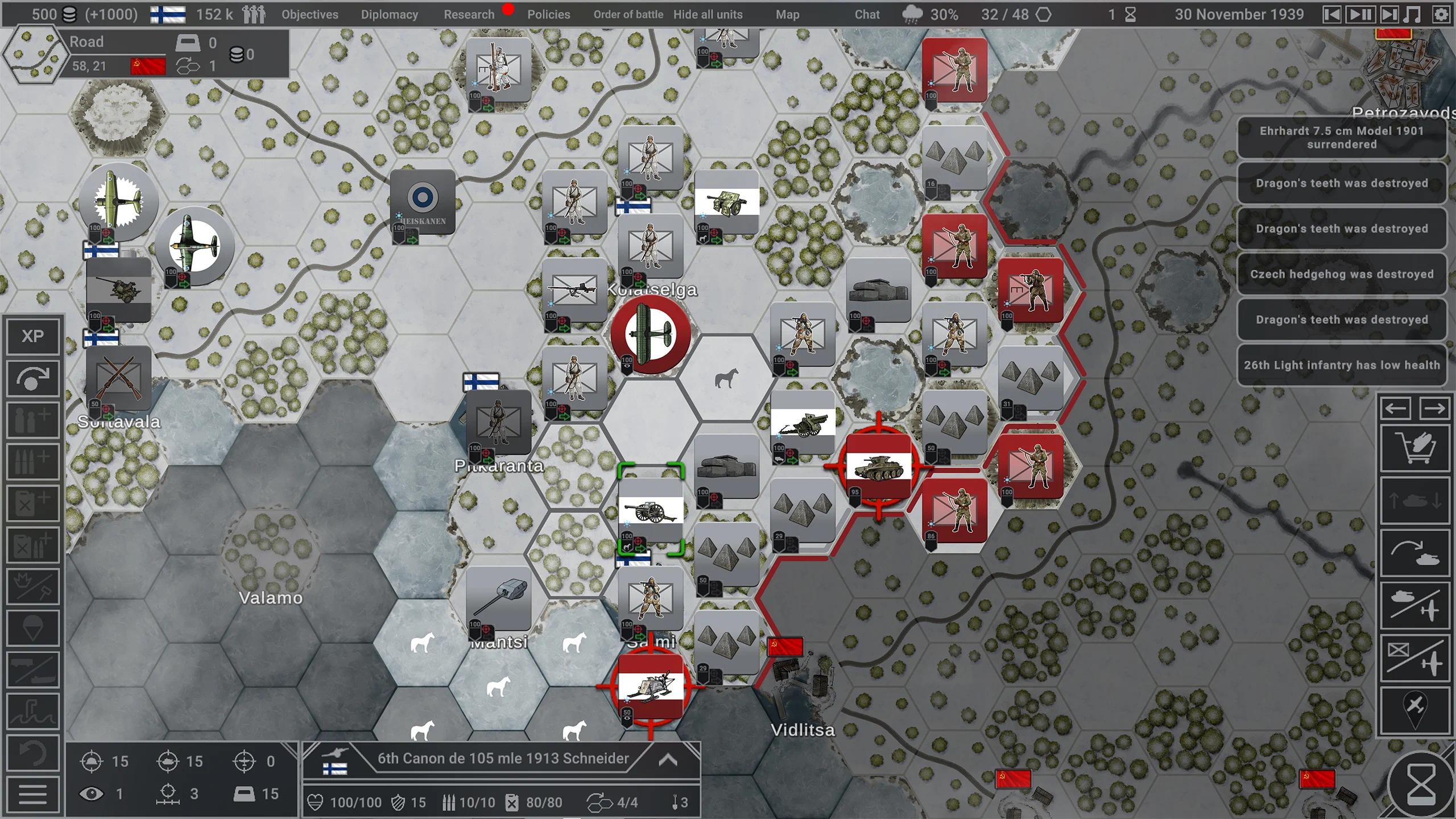The image size is (1456, 819).
Task: Open the Chat window
Action: coord(866,14)
